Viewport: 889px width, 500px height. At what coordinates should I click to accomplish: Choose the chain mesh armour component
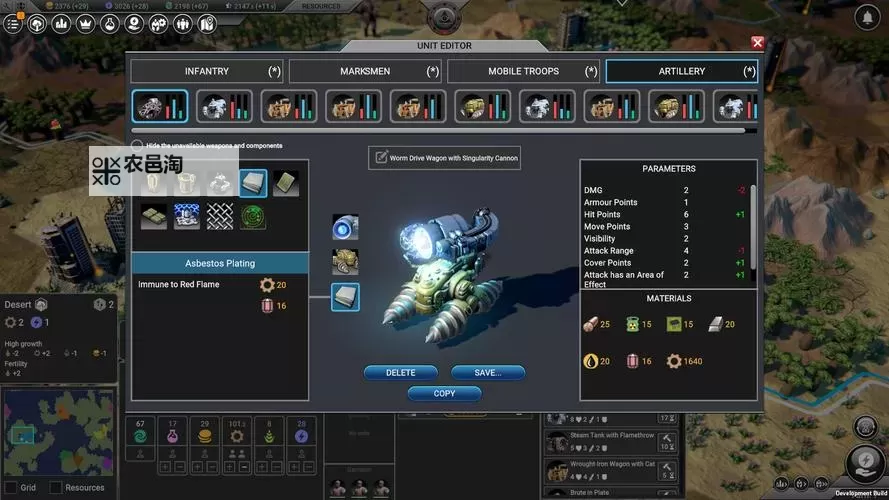[x=220, y=215]
